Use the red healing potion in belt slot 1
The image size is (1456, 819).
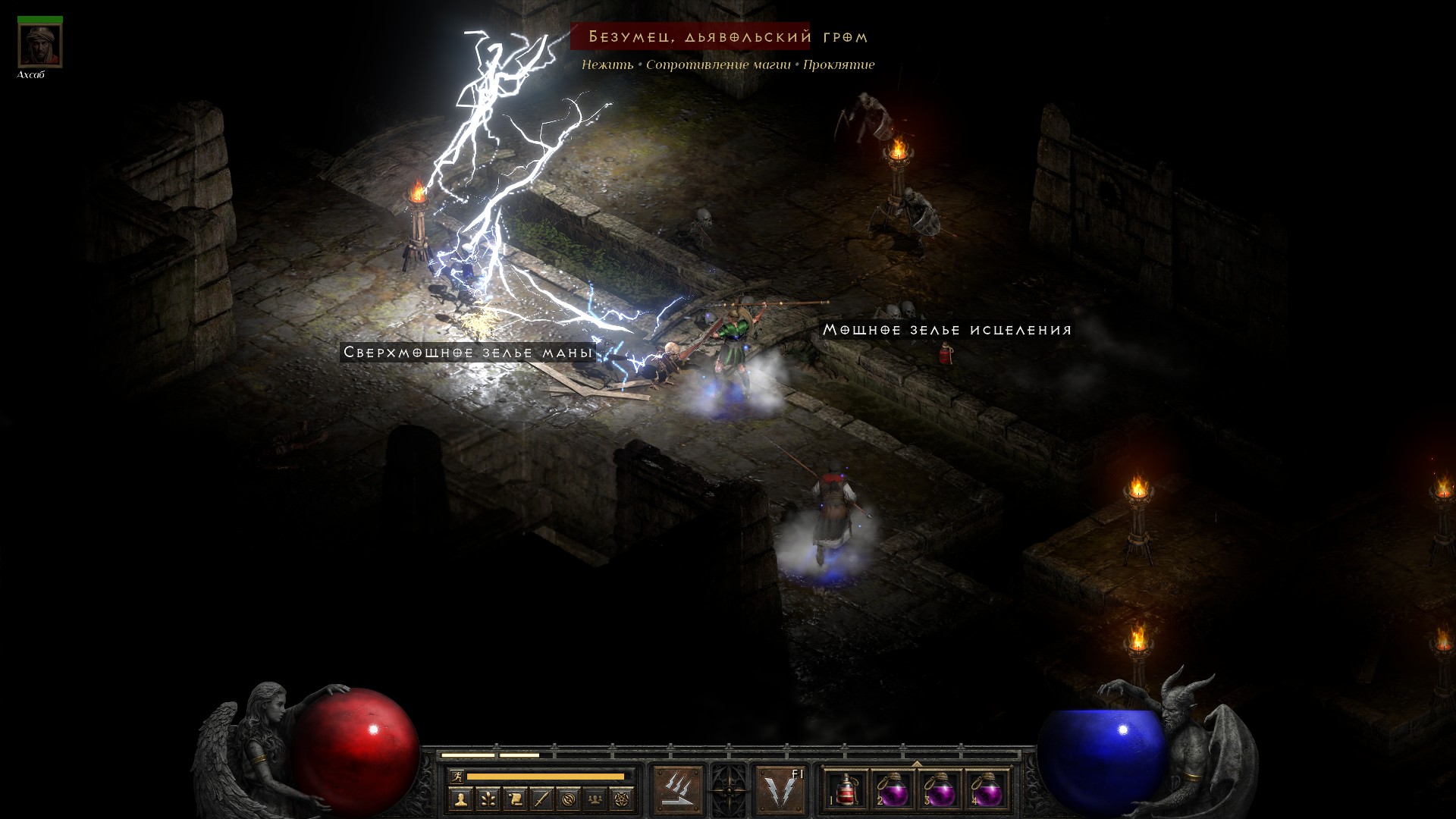click(x=846, y=789)
